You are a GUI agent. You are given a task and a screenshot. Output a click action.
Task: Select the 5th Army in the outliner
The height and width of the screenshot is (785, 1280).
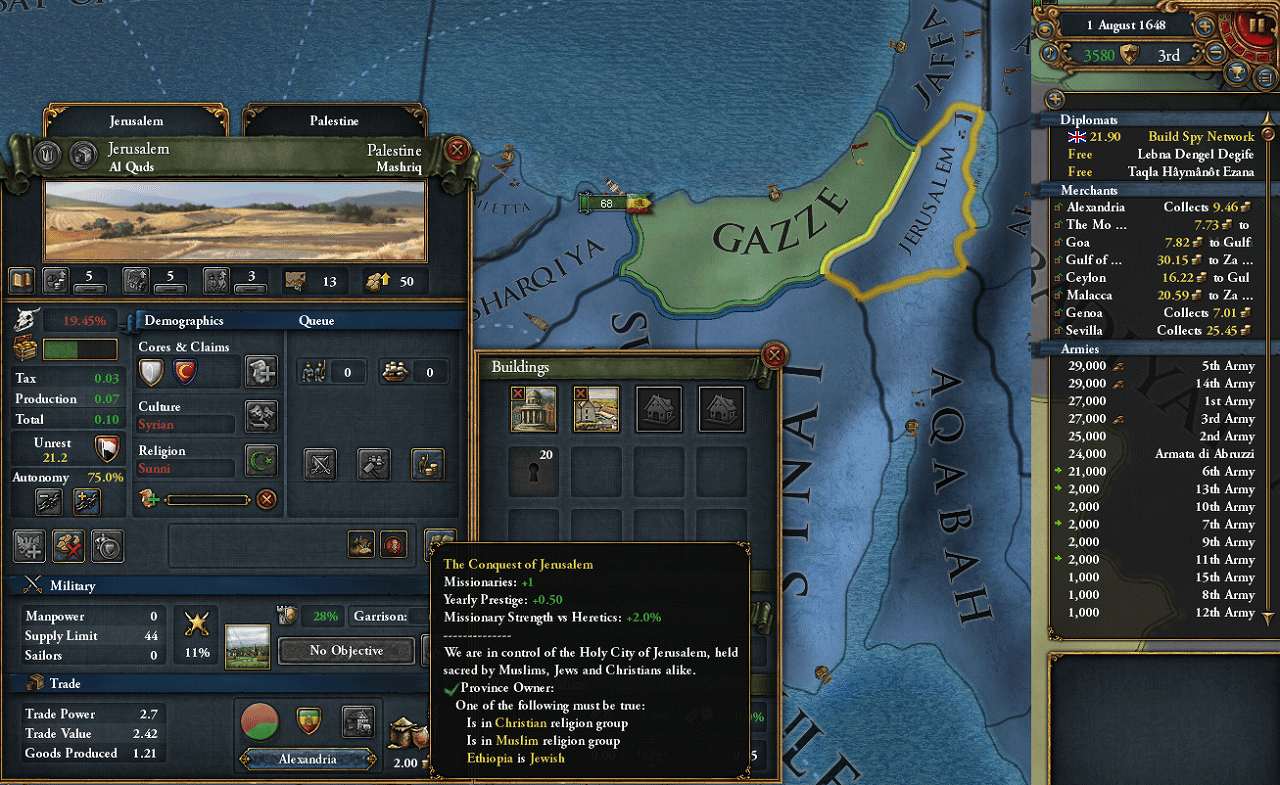pos(1160,366)
